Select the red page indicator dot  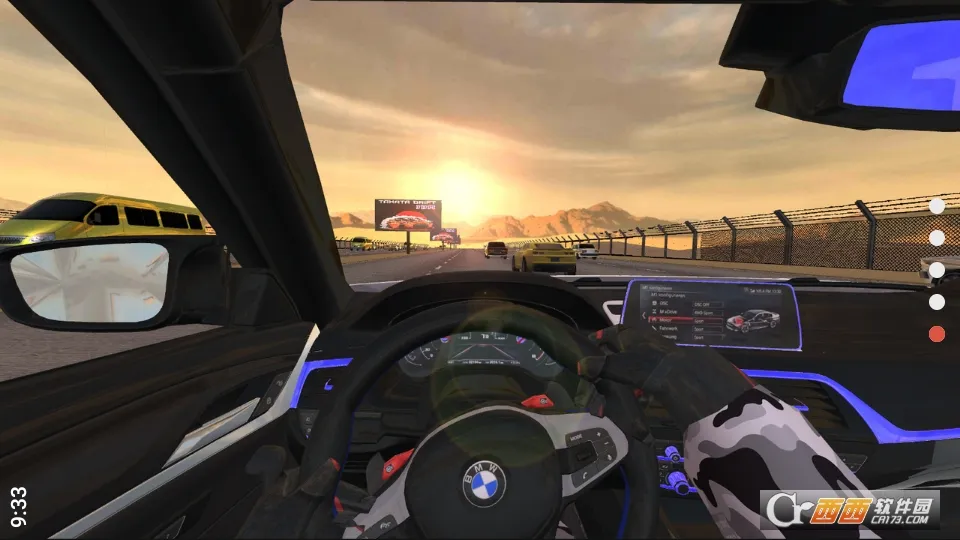tap(937, 334)
